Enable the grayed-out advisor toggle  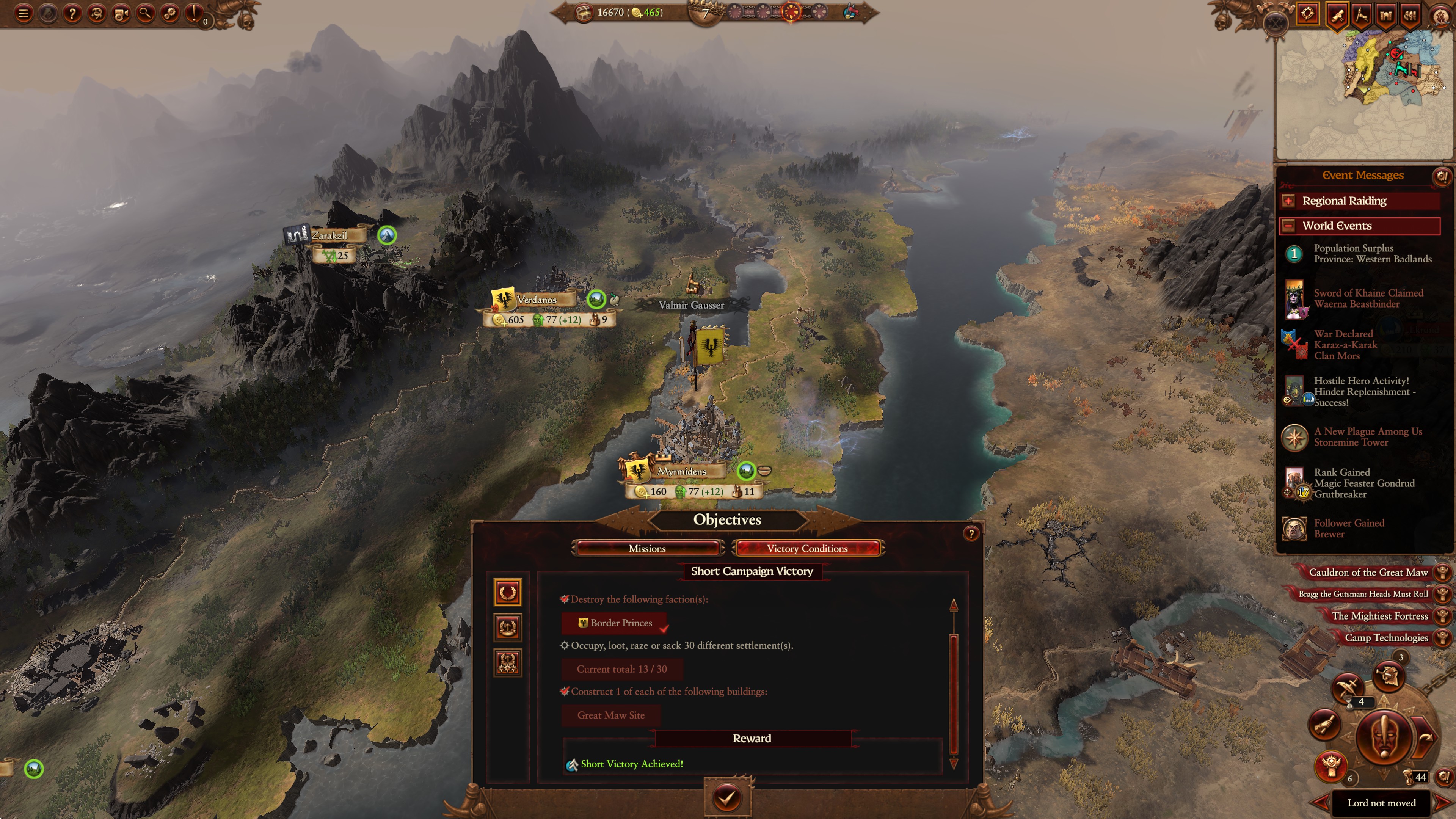(49, 14)
